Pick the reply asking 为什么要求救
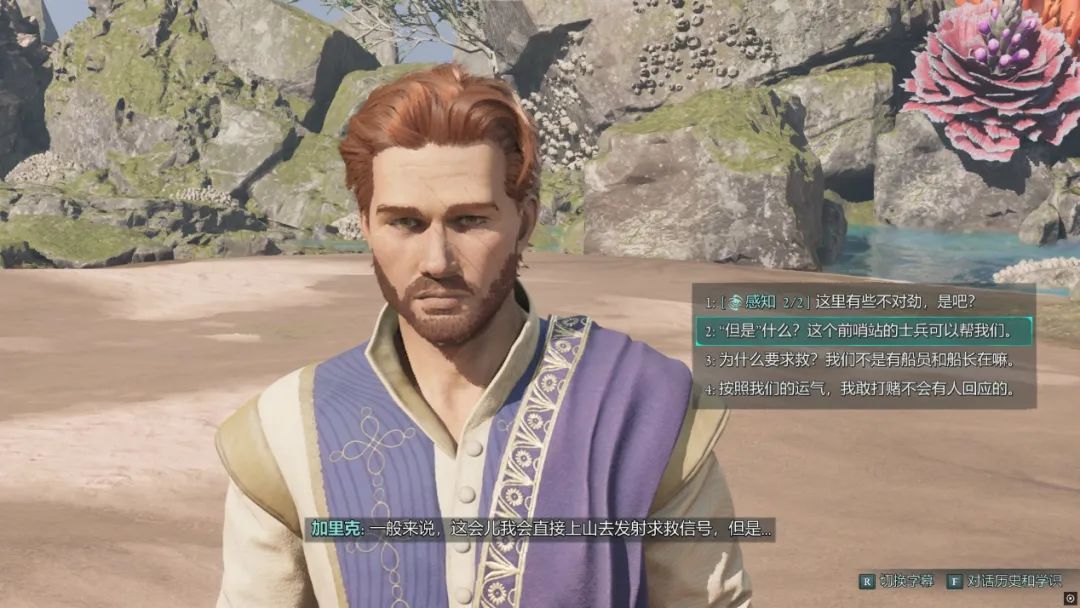Viewport: 1080px width, 608px height. (860, 359)
